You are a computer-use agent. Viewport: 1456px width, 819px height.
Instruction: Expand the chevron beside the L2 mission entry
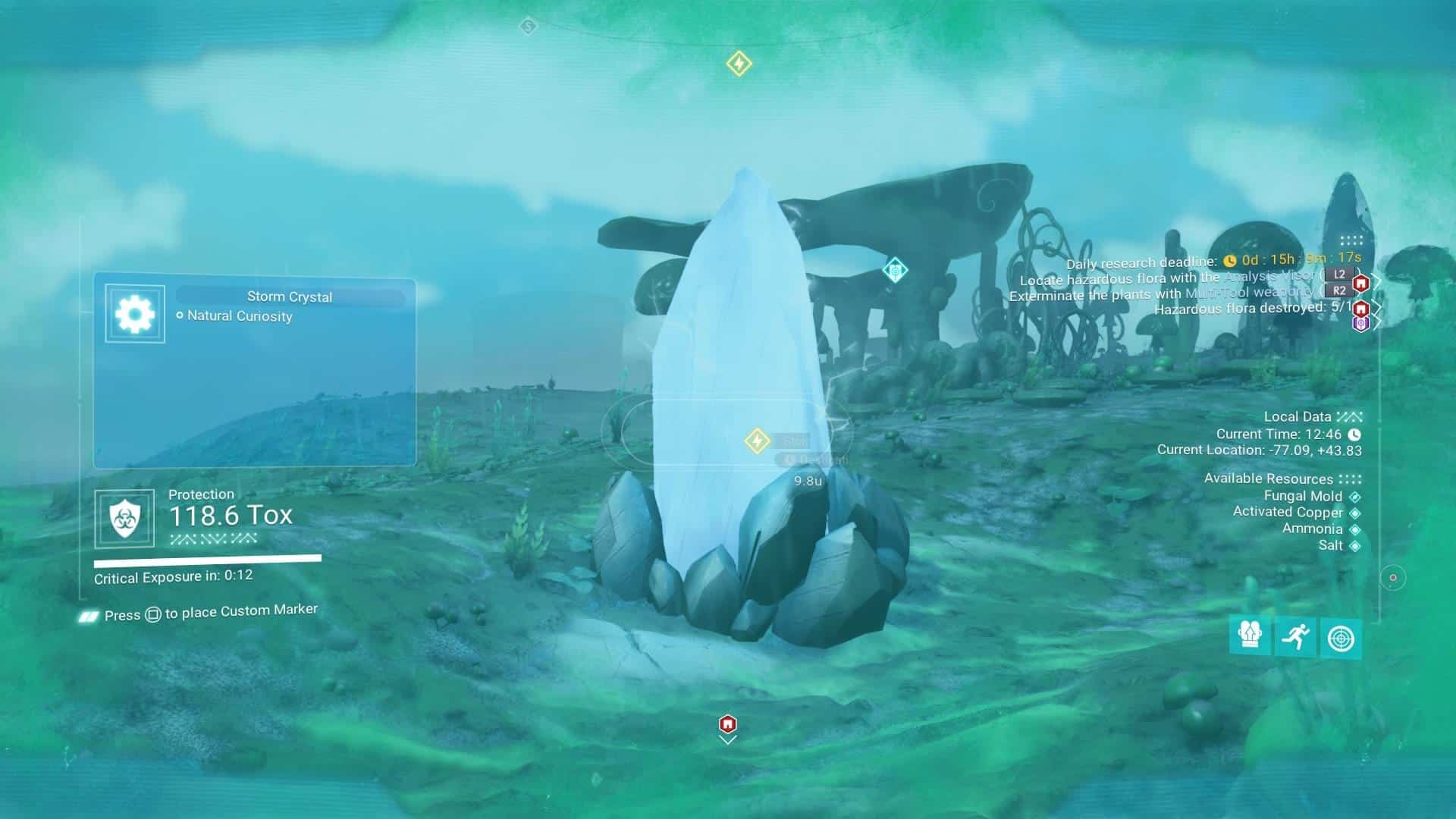tap(1376, 280)
